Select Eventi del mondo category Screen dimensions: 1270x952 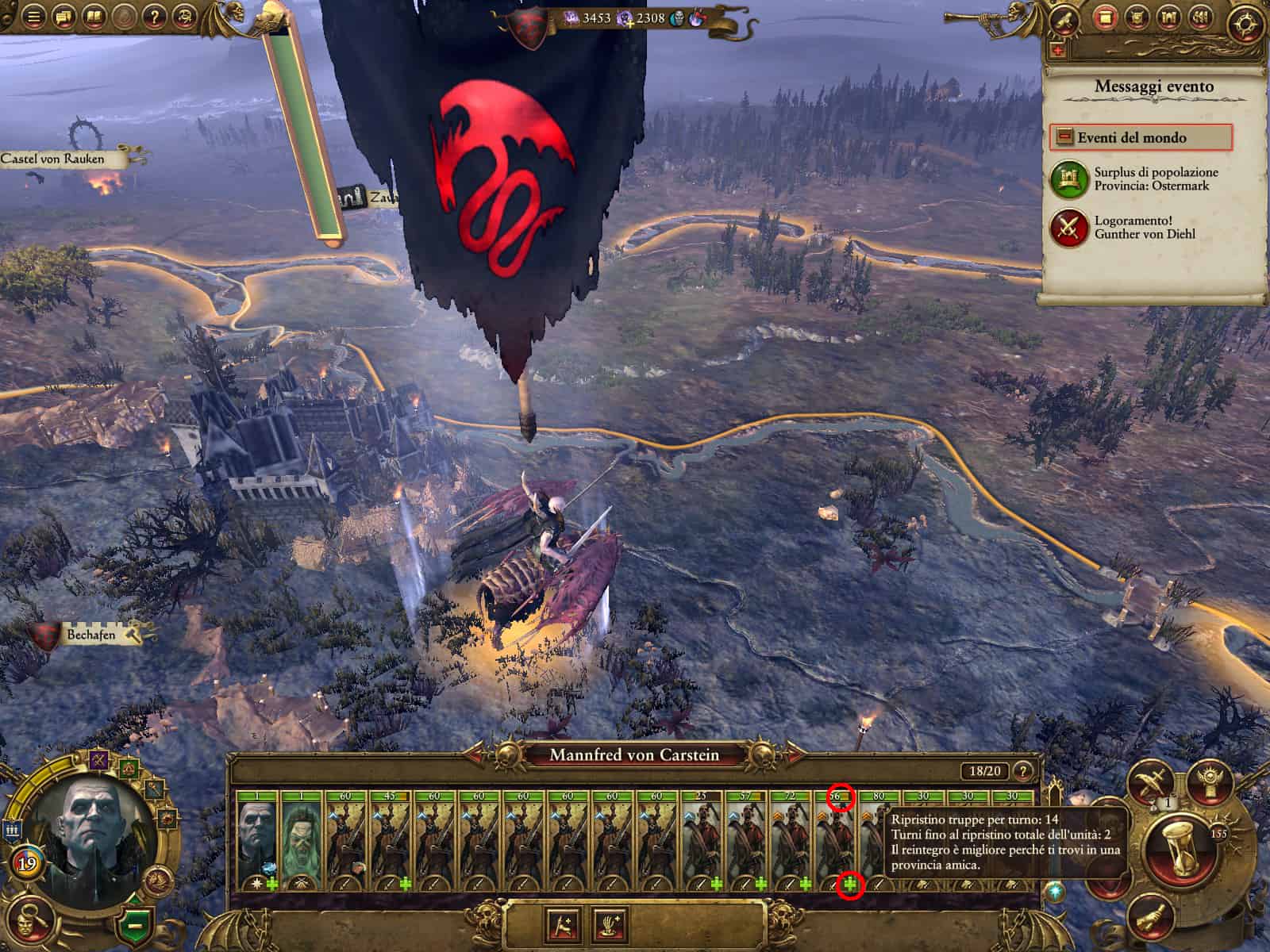(x=1141, y=138)
